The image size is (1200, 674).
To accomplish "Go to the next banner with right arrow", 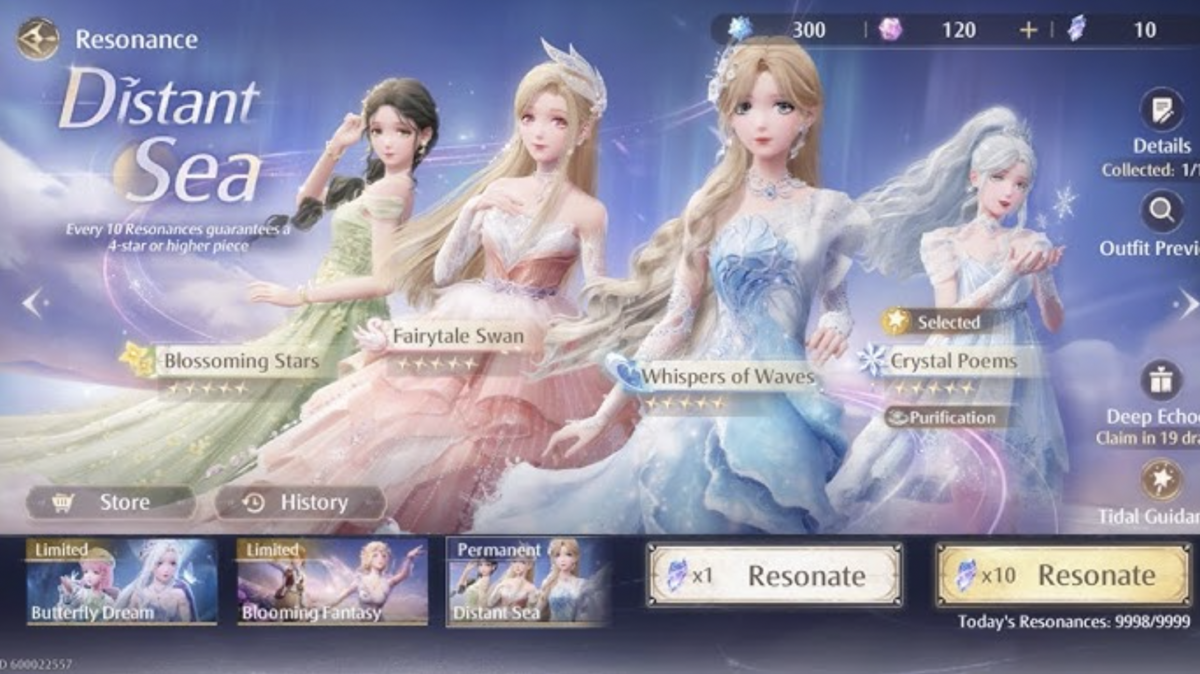I will pos(1186,302).
